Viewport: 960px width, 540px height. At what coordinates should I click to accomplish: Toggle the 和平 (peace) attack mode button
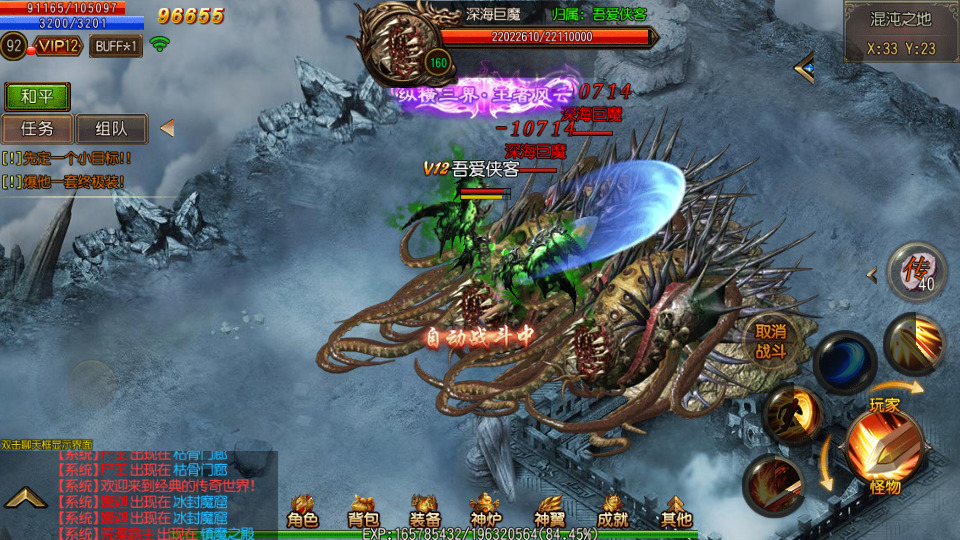pyautogui.click(x=37, y=97)
